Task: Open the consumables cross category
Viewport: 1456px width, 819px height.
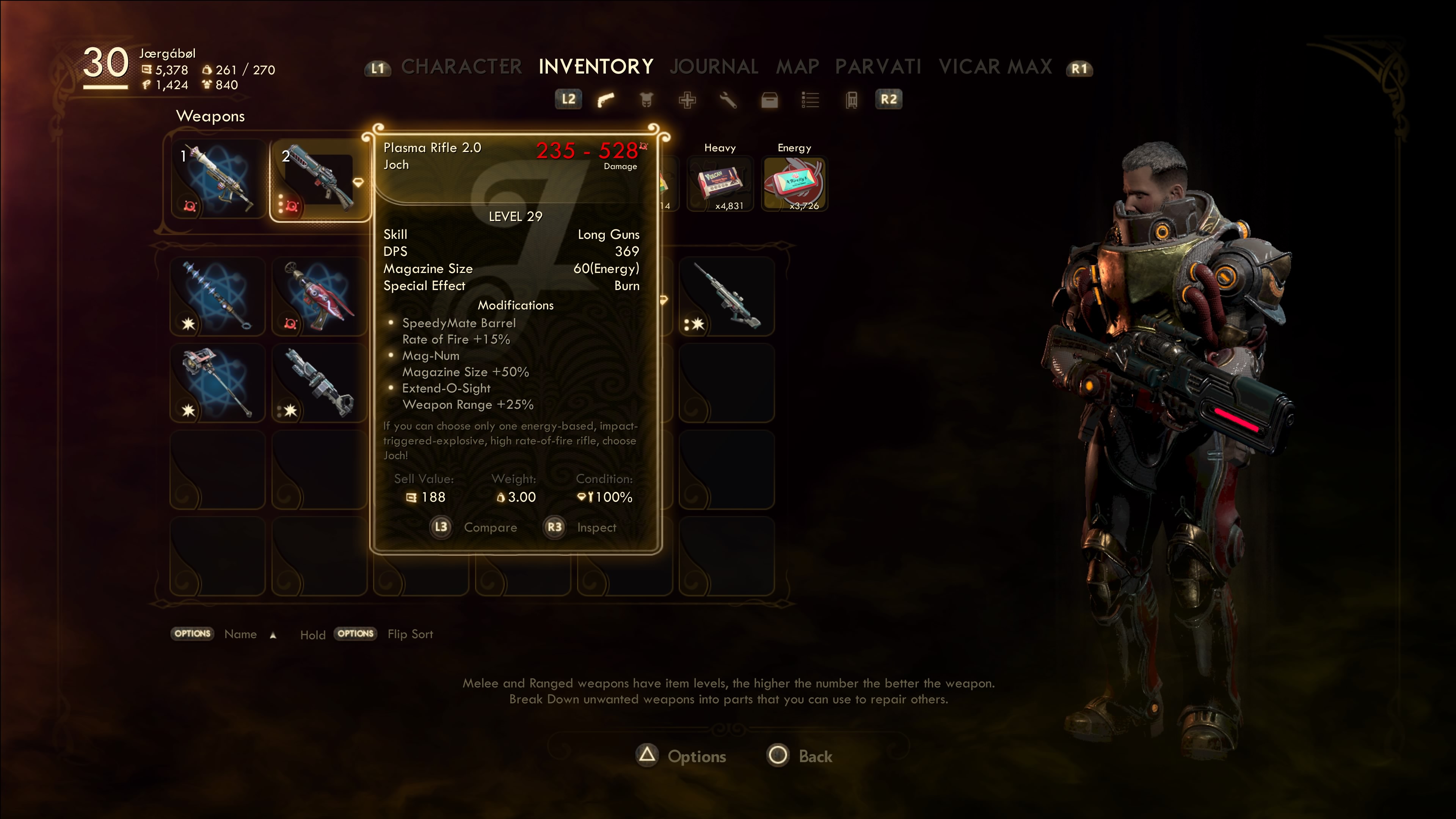Action: click(x=687, y=100)
